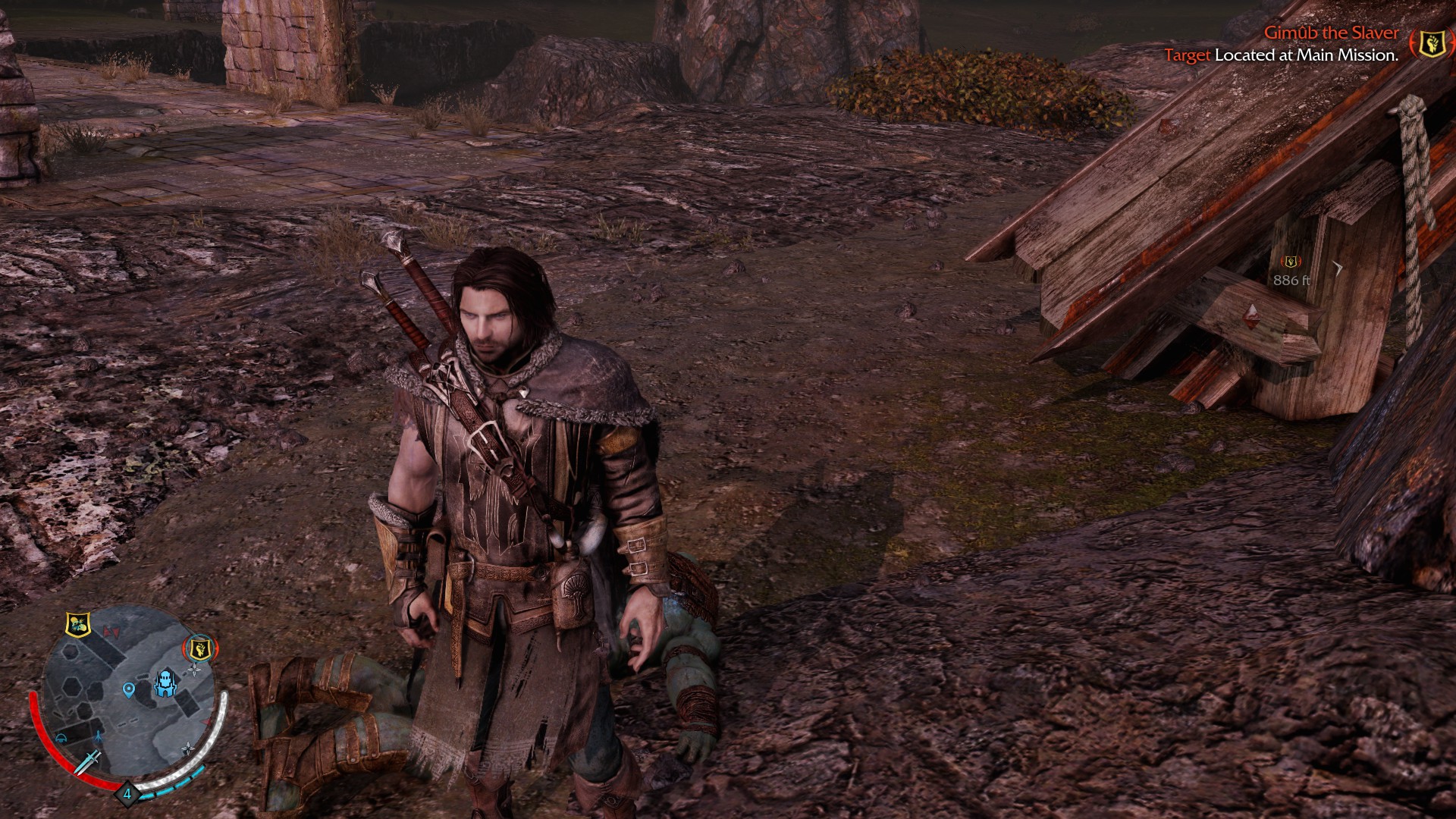
Task: Select the blue forge tower marker on the minimap
Action: (x=164, y=682)
